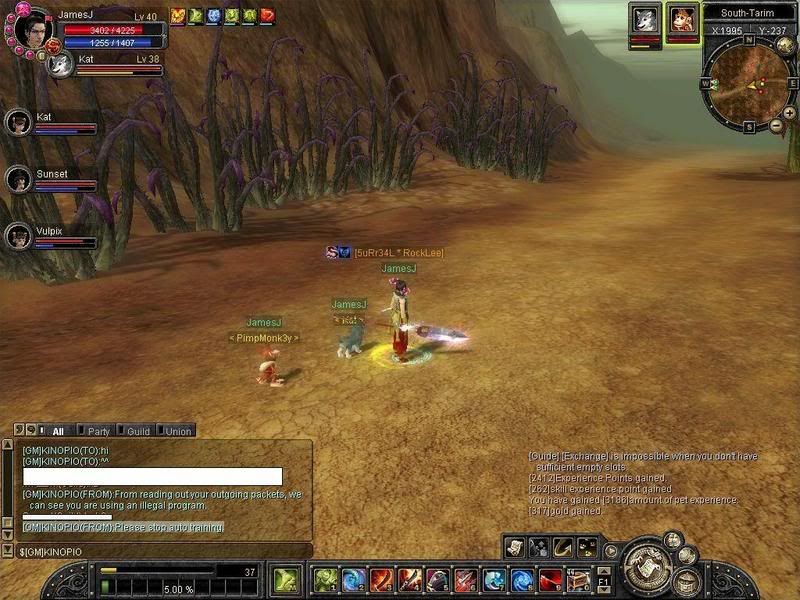Screen dimensions: 800x600
Task: Open the scroll icon in the small toolbar
Action: tap(515, 547)
